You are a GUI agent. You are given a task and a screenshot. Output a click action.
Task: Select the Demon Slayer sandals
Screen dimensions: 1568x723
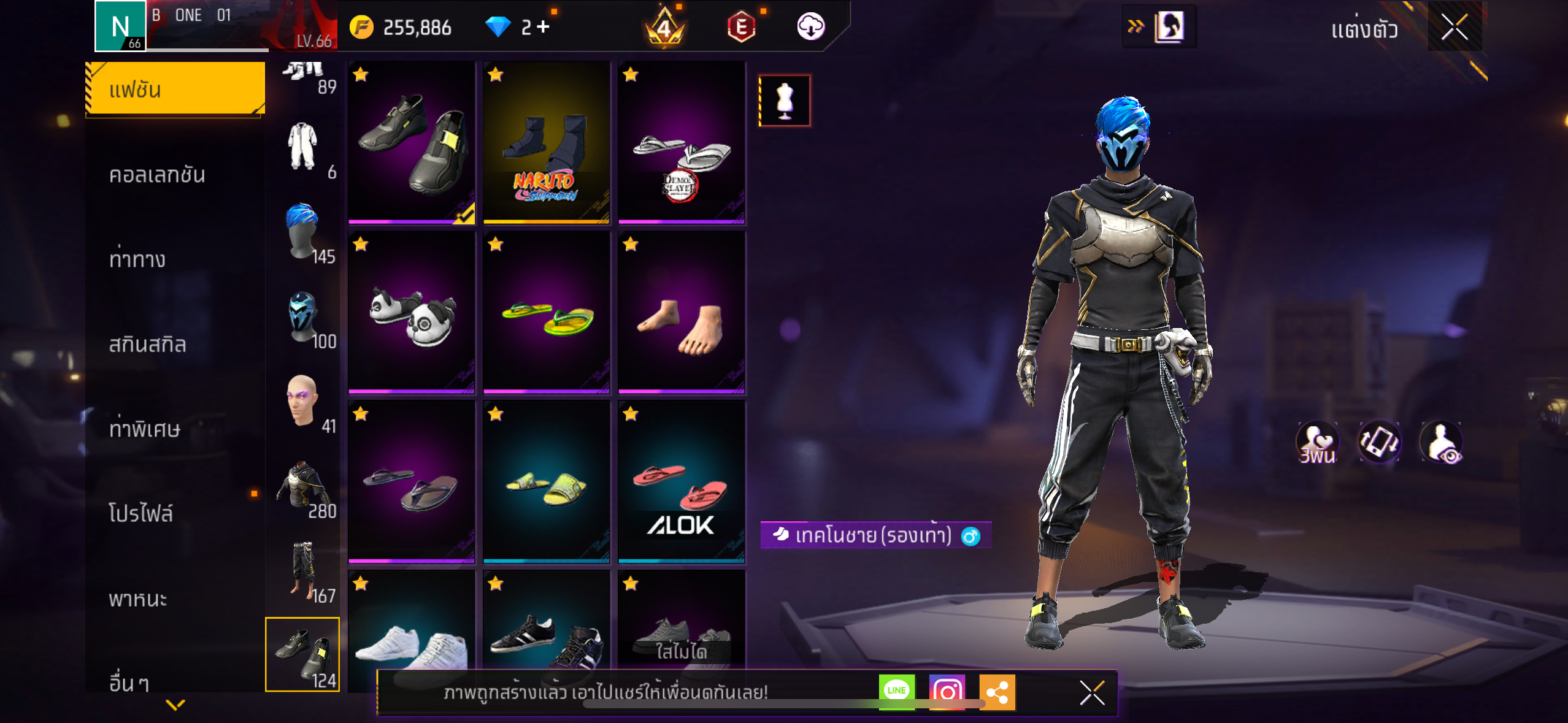681,142
